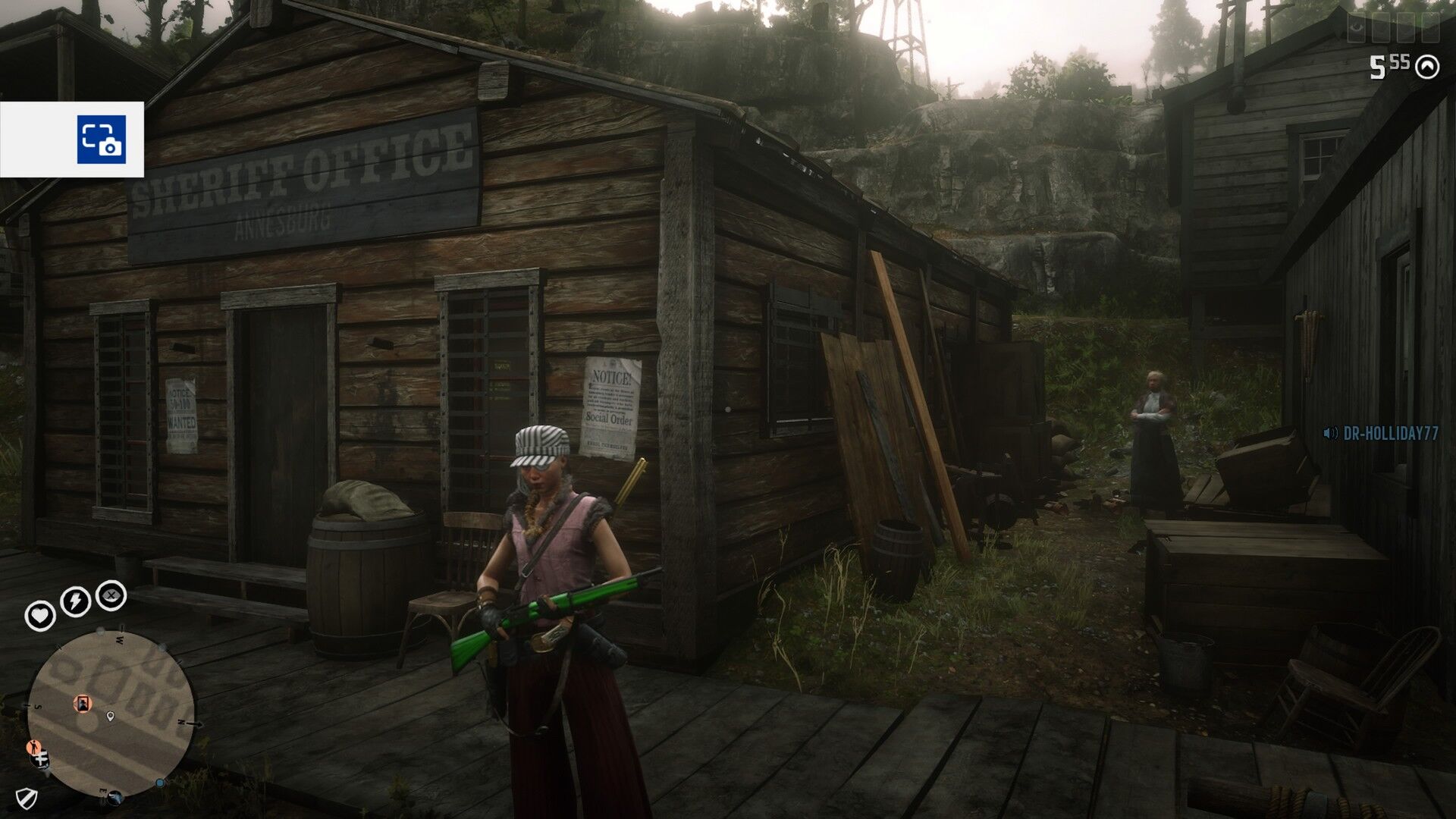Image resolution: width=1456 pixels, height=819 pixels.
Task: Select the orange figure marker on minimap edge
Action: (x=32, y=748)
